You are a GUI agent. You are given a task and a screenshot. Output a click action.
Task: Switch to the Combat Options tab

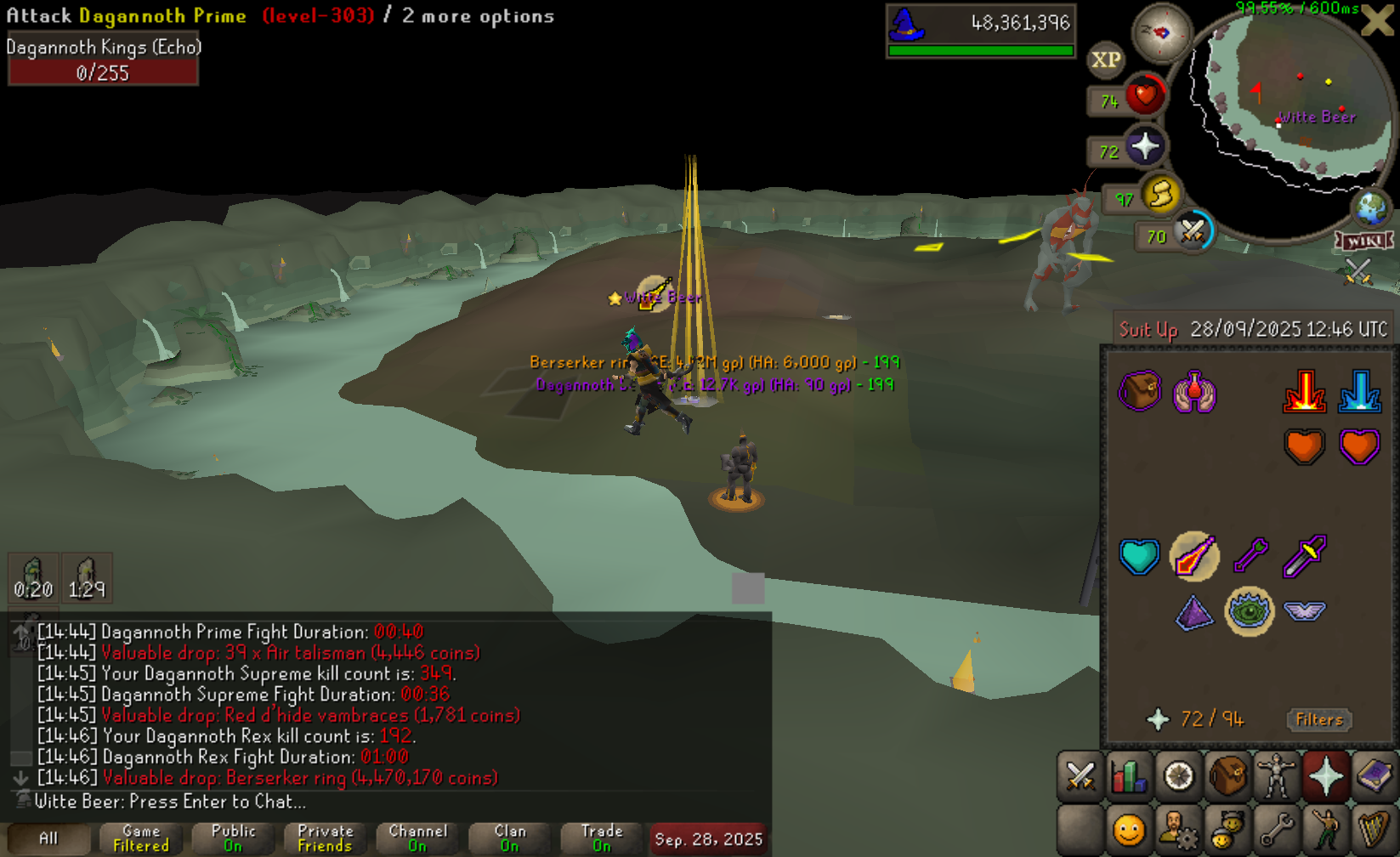(x=1080, y=776)
